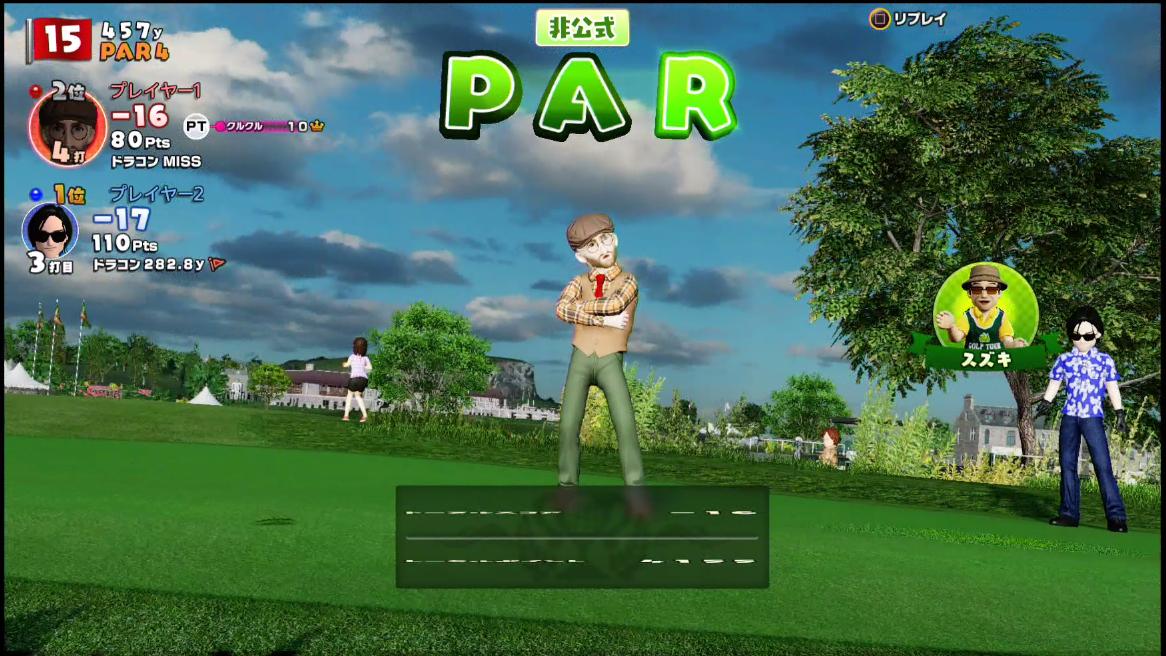Select Player 2's sunglasses avatar portrait

[x=50, y=230]
